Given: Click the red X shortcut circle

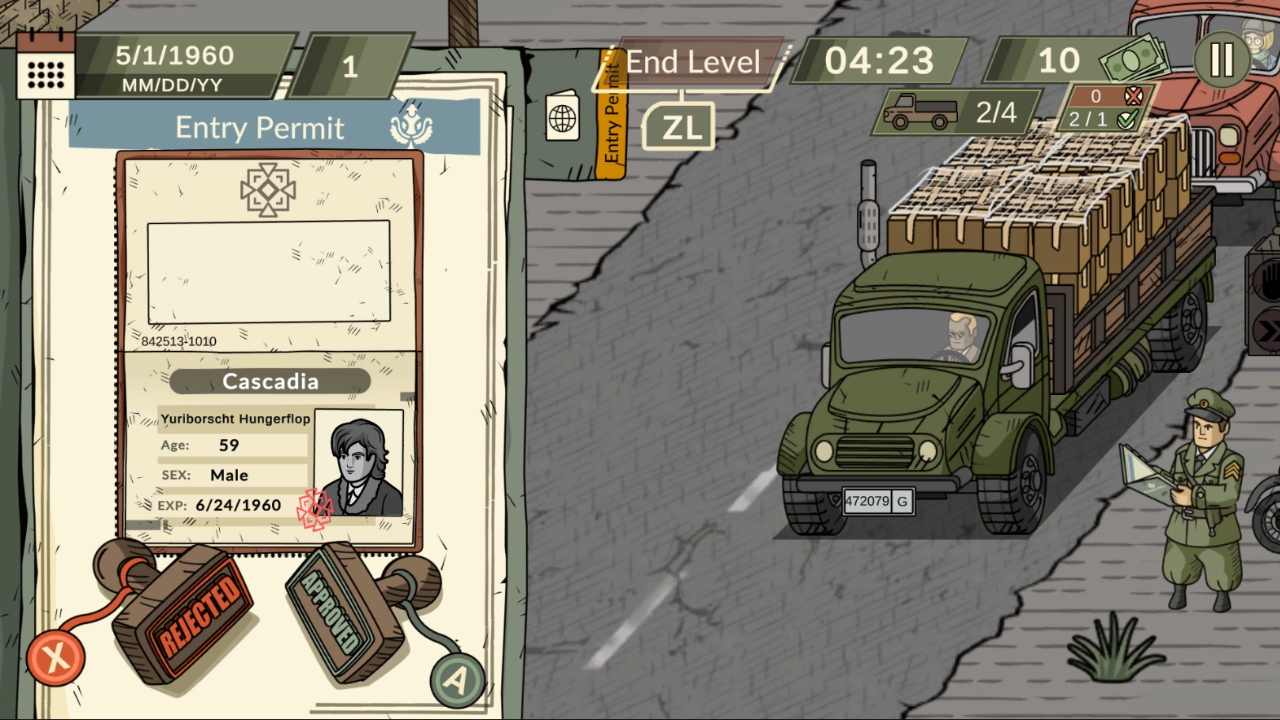Looking at the screenshot, I should pos(56,657).
